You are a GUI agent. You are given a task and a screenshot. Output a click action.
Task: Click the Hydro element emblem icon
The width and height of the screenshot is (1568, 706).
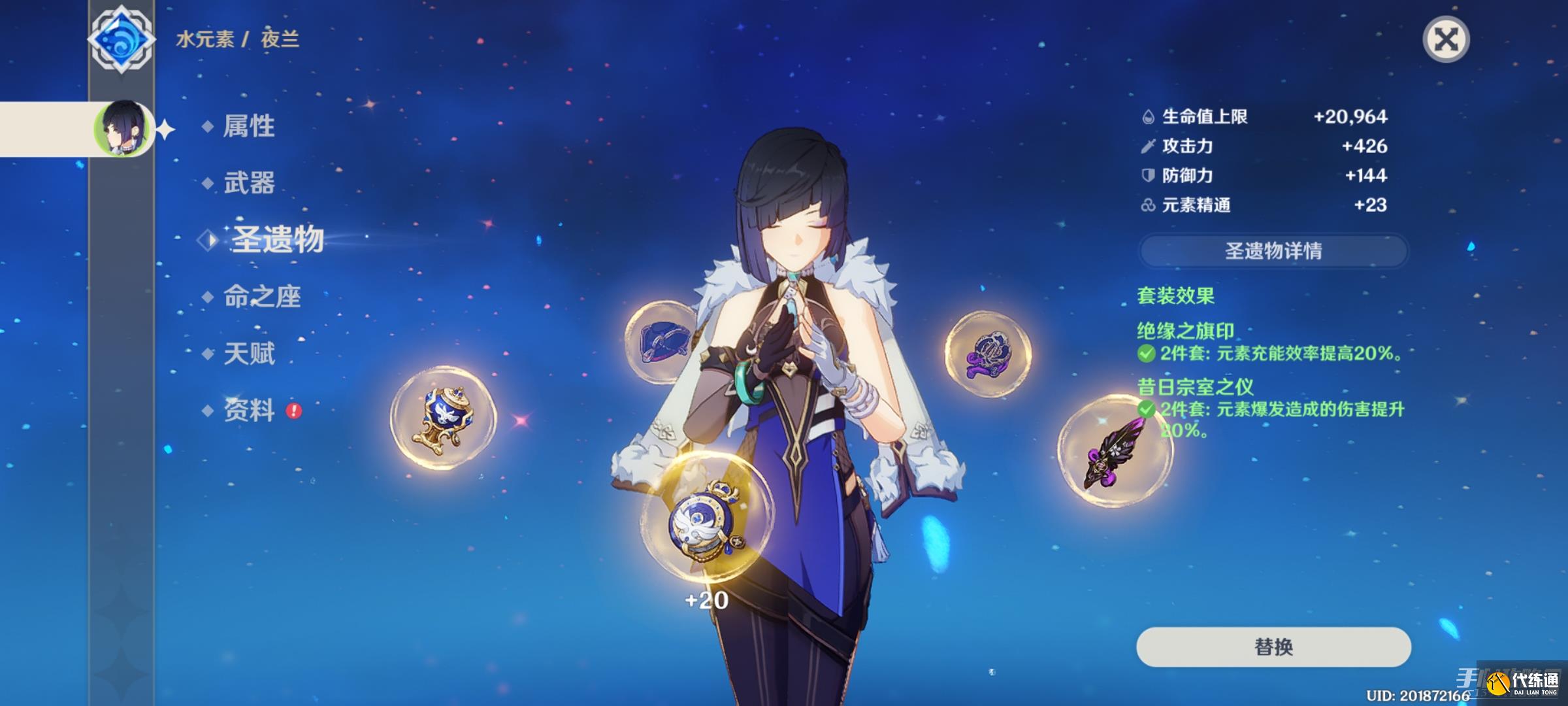(121, 39)
